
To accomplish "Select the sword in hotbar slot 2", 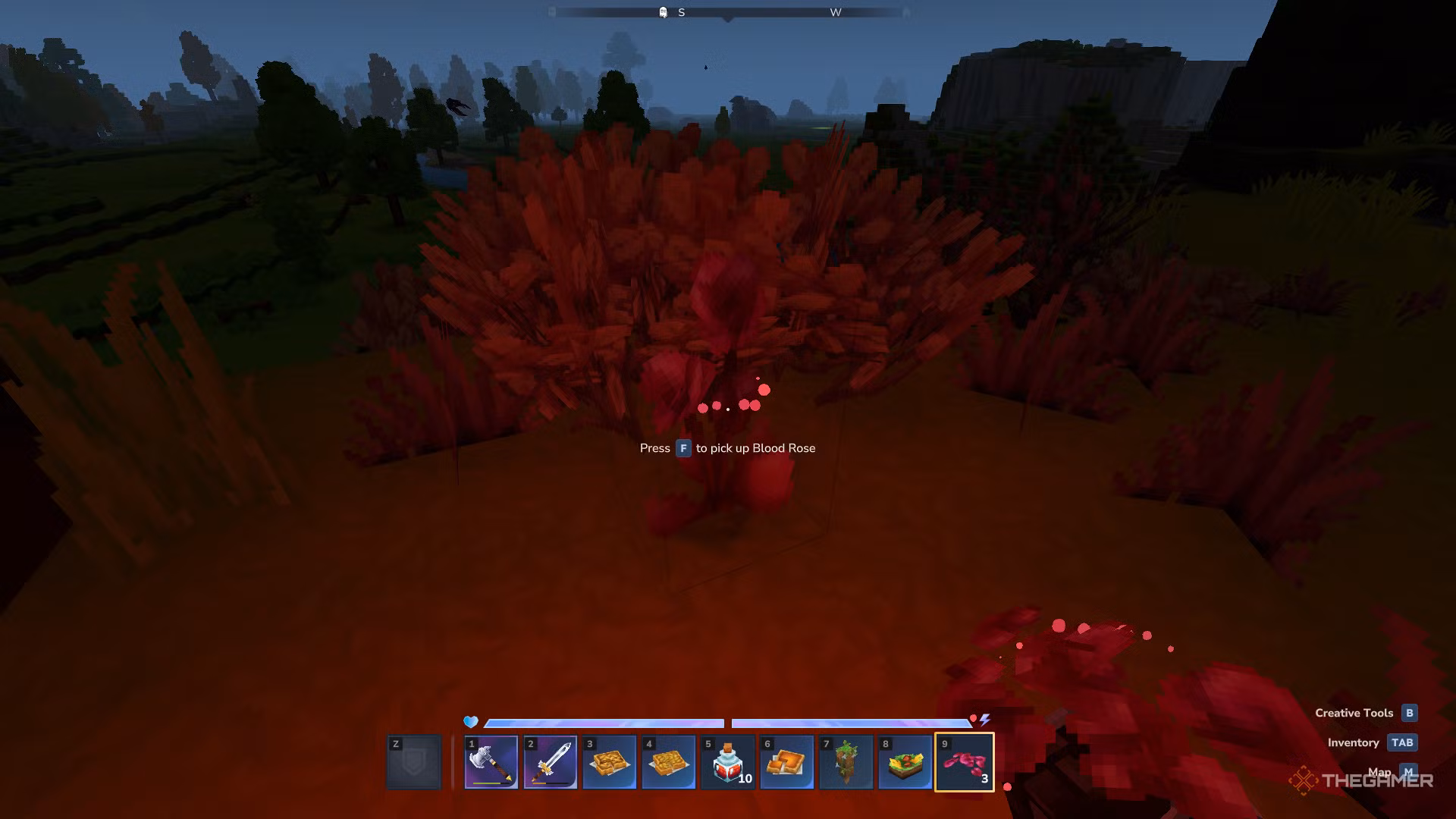I will coord(550,762).
